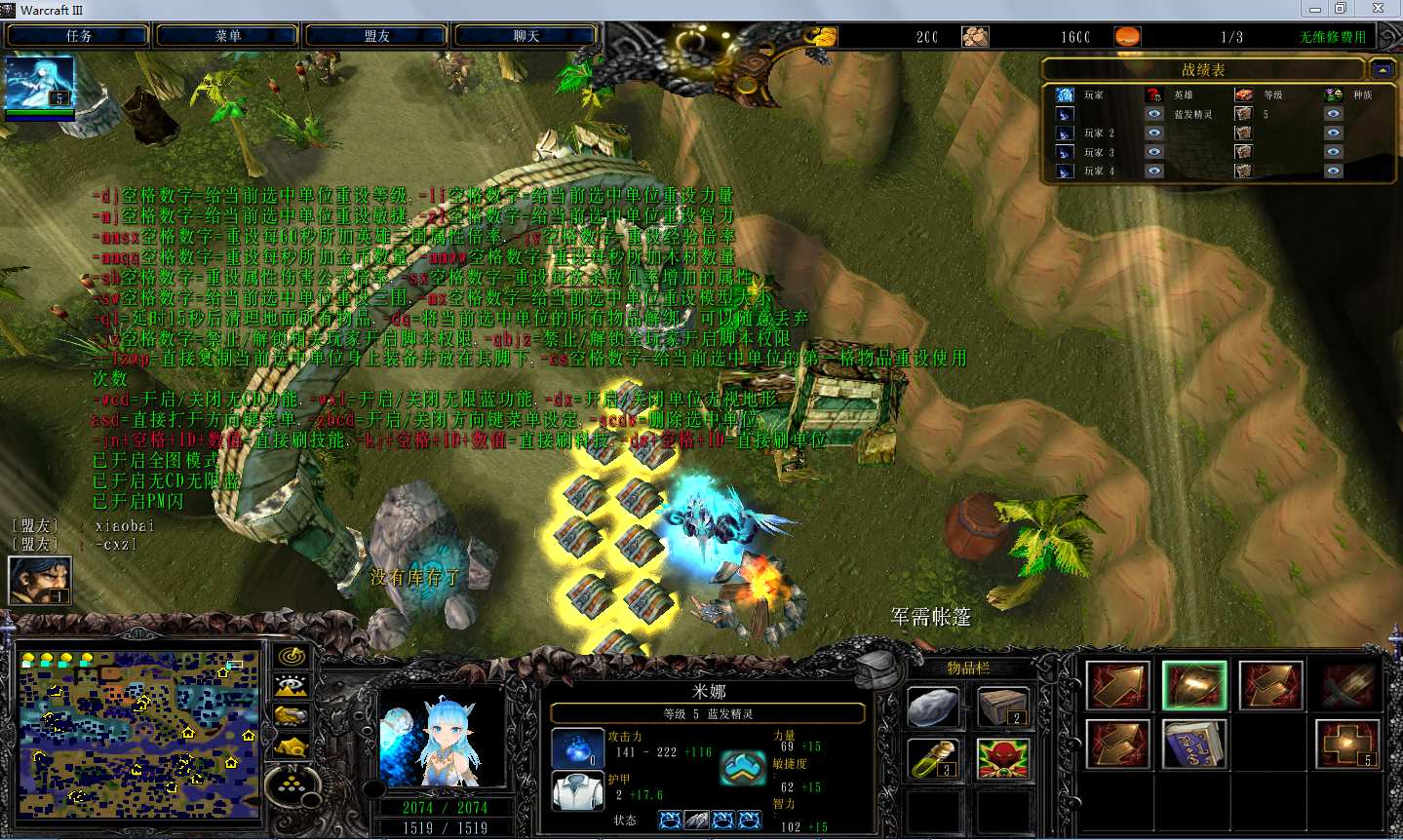
Task: Click the highlighted Hold Position shield command
Action: 1194,685
